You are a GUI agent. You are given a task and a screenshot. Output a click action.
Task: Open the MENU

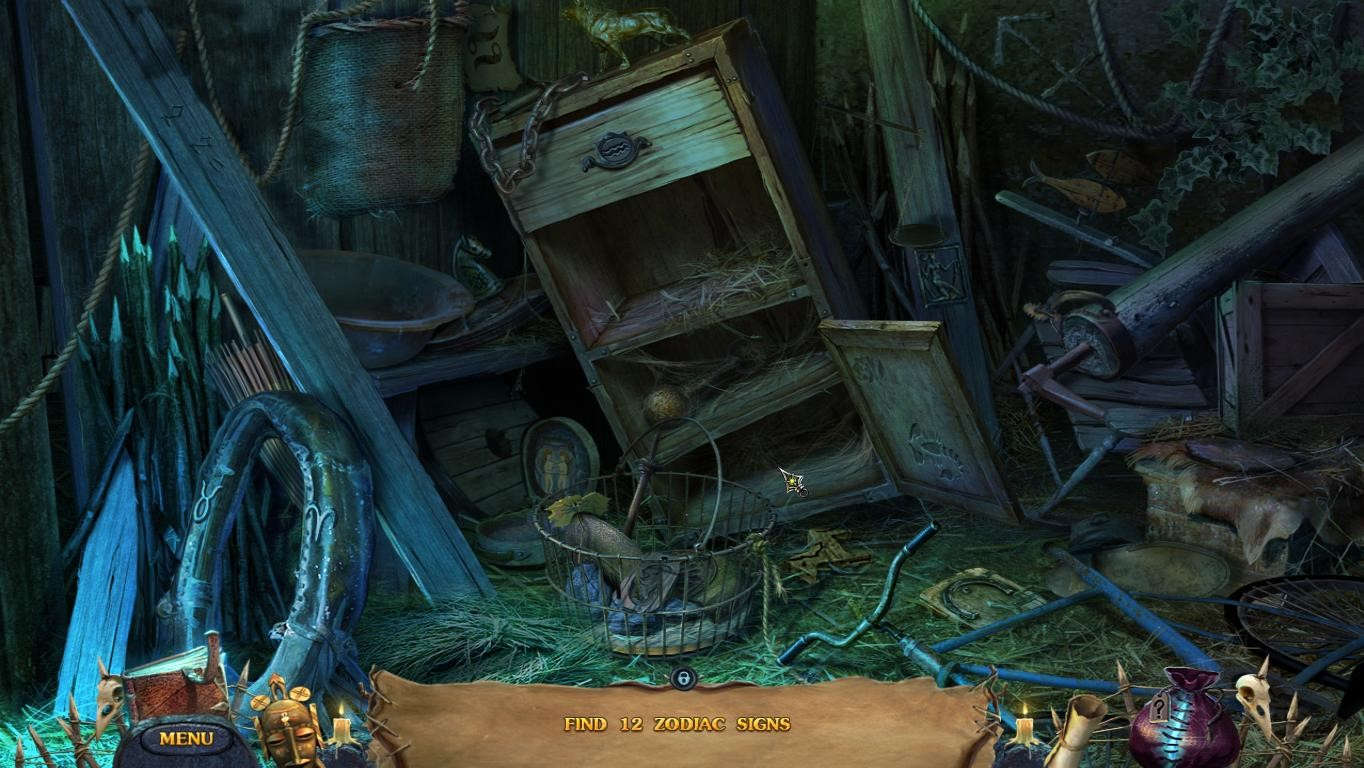click(186, 737)
